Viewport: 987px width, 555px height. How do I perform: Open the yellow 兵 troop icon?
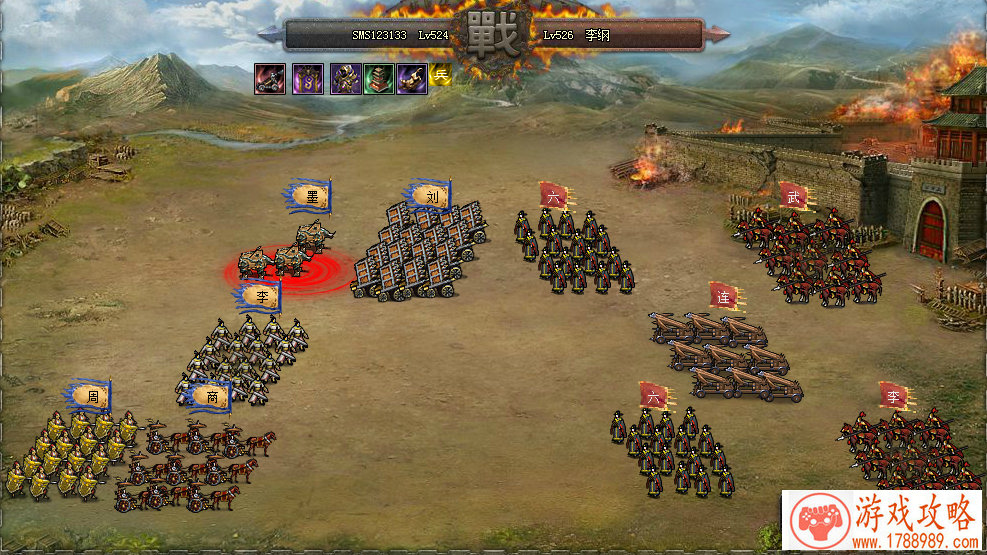[440, 73]
